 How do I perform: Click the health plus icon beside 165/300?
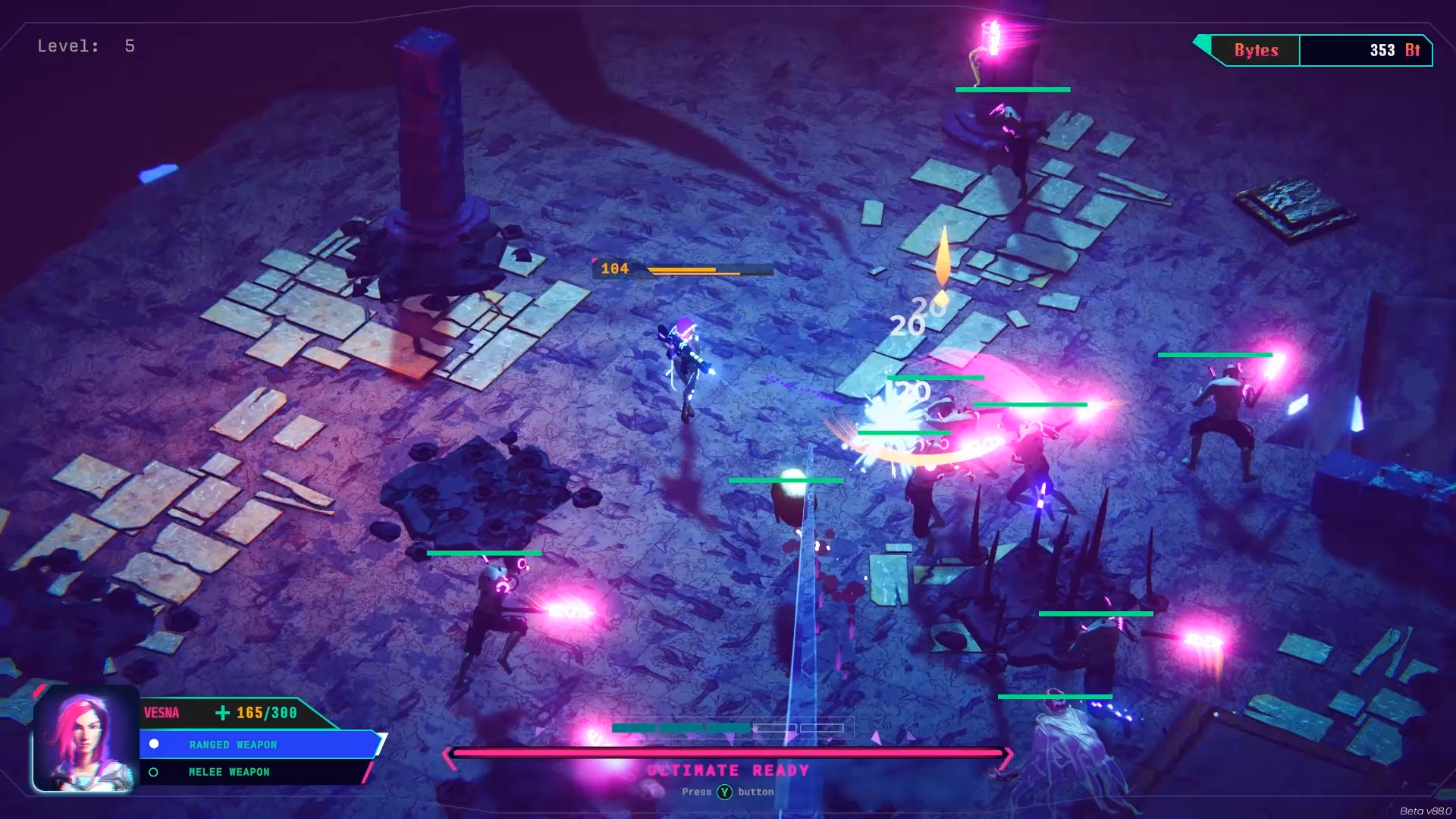(222, 713)
